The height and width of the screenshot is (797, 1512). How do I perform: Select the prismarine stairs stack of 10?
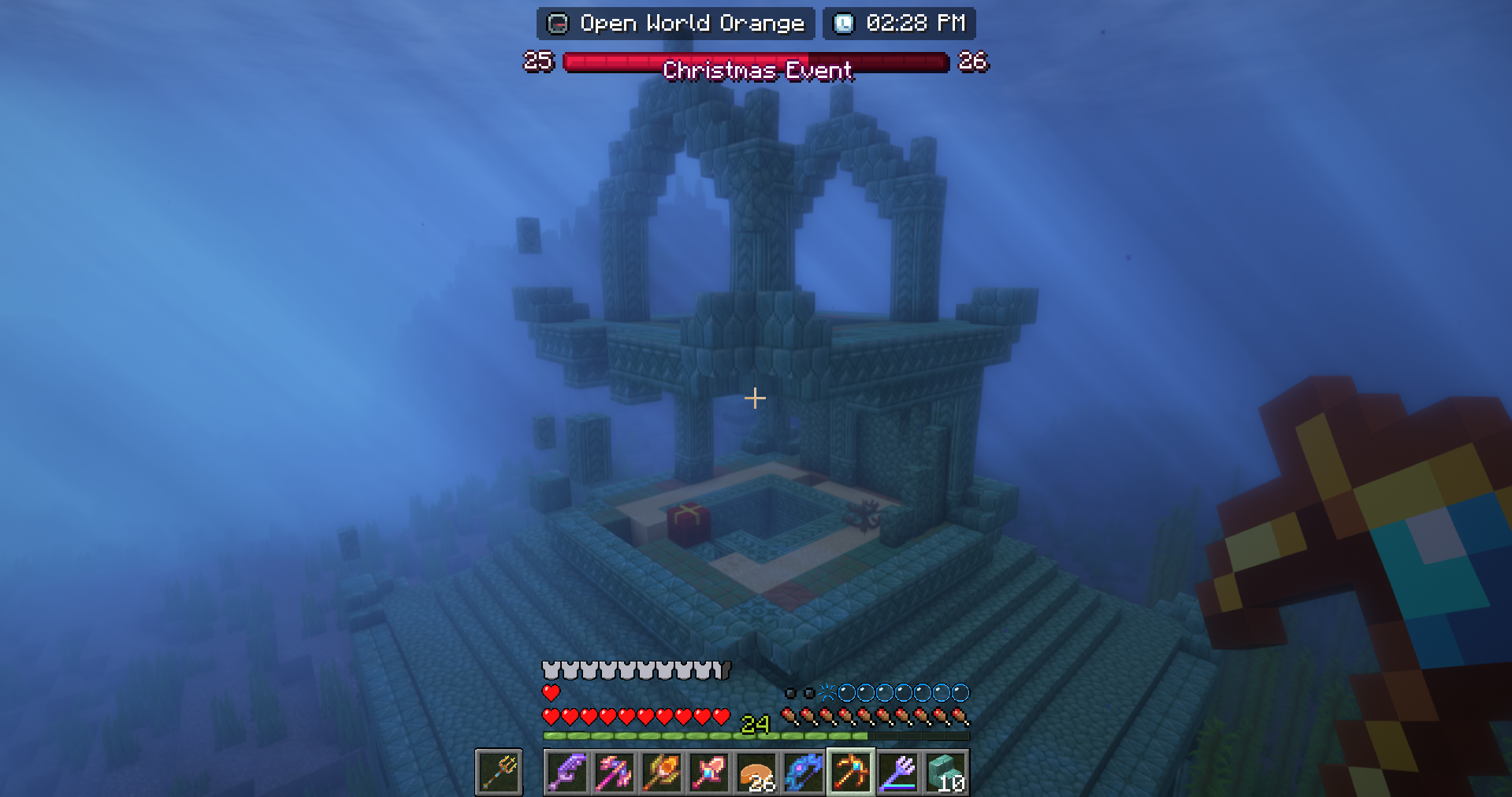tap(945, 773)
